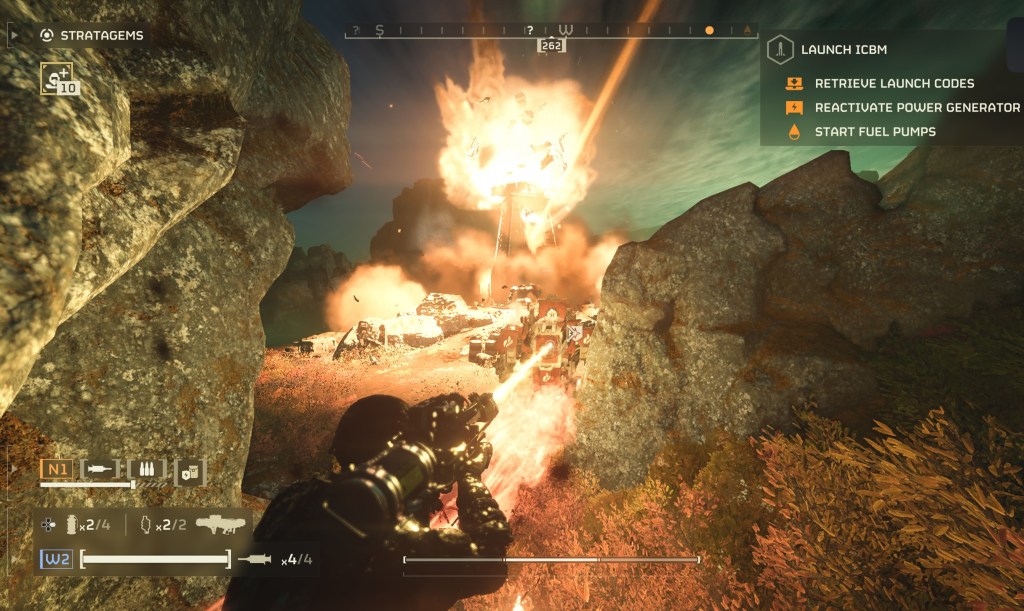The width and height of the screenshot is (1024, 611).
Task: Select the Reinforce stratagem icon
Action: point(57,78)
